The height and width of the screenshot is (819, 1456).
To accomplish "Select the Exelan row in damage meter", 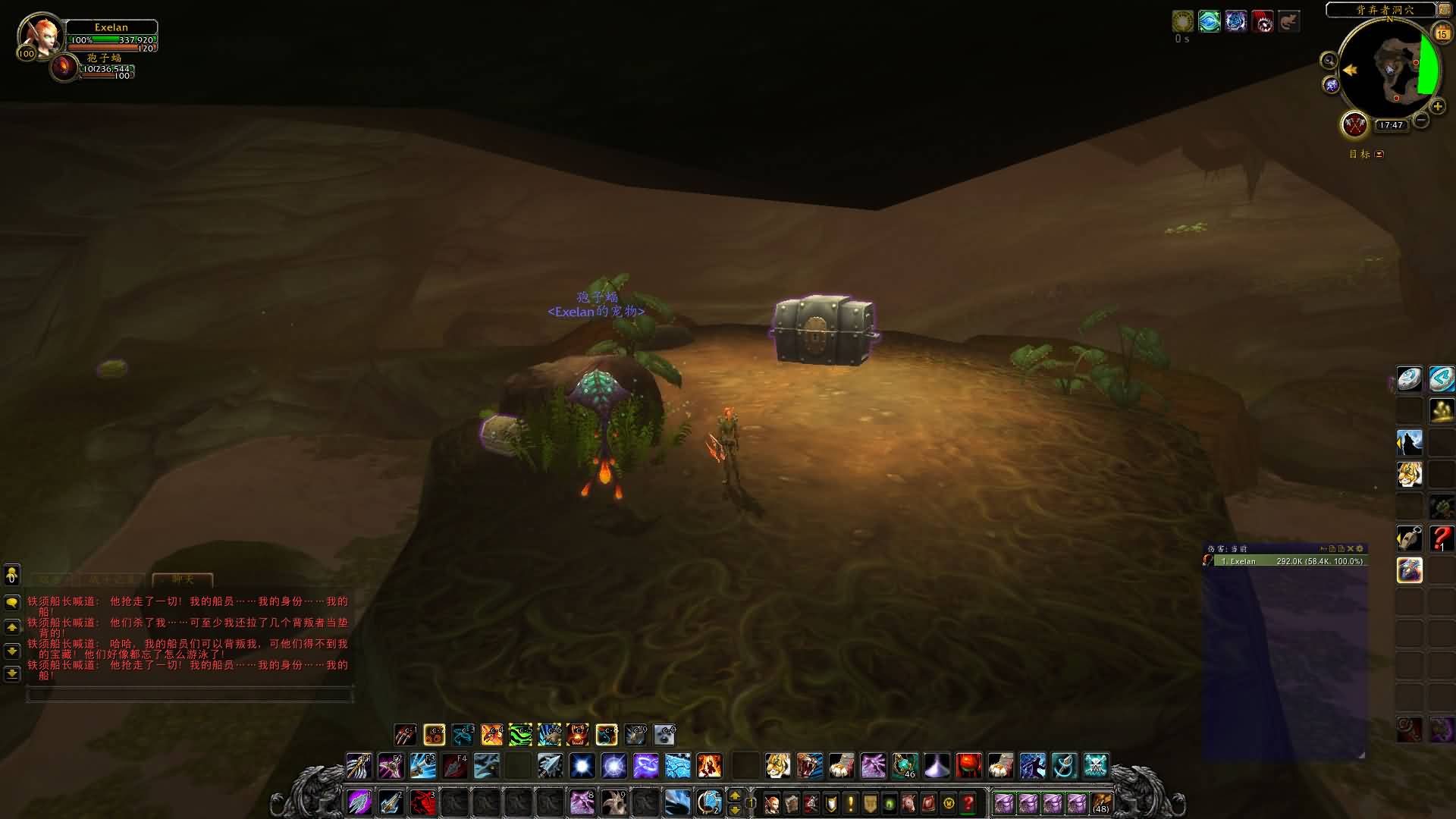I will coord(1289,561).
